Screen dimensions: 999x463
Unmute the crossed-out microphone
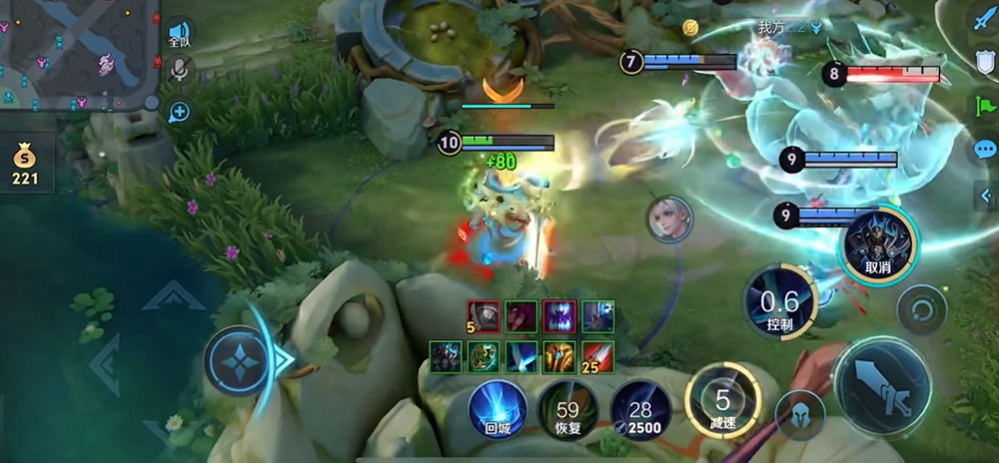[180, 69]
